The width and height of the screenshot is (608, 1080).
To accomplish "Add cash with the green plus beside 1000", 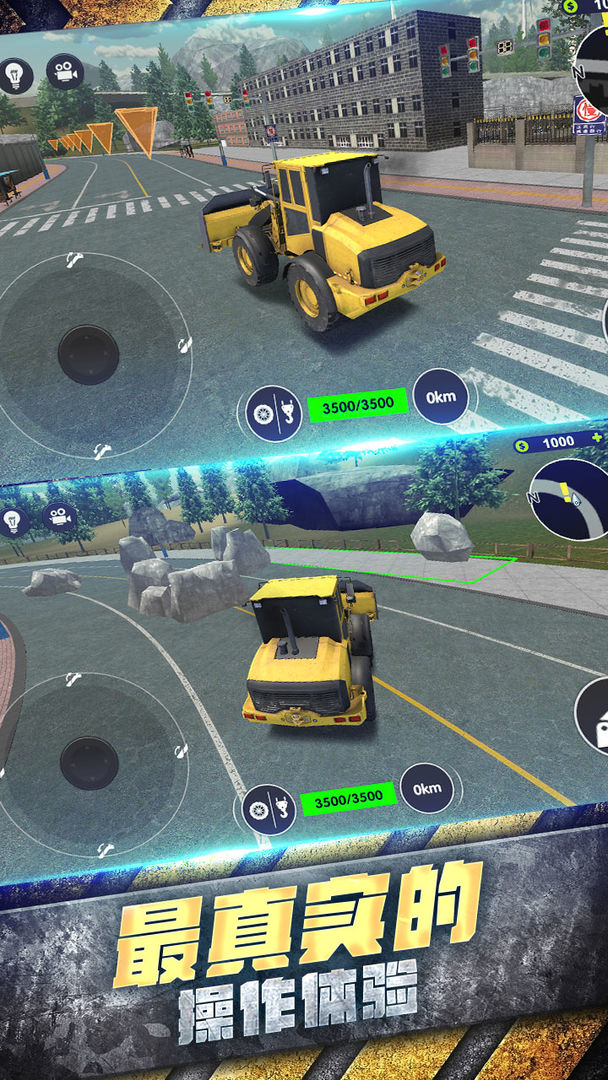I will 596,440.
